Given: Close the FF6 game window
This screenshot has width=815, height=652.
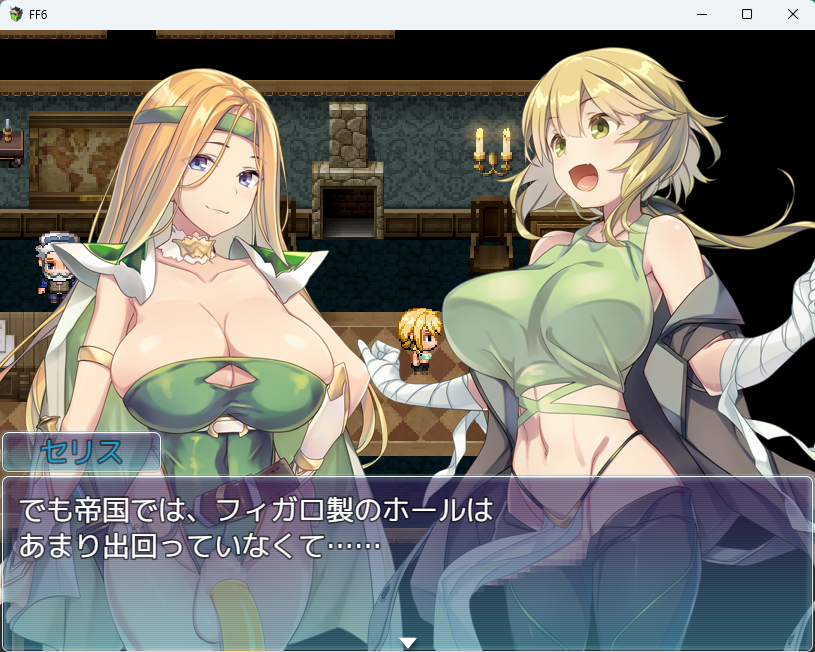Looking at the screenshot, I should click(793, 14).
